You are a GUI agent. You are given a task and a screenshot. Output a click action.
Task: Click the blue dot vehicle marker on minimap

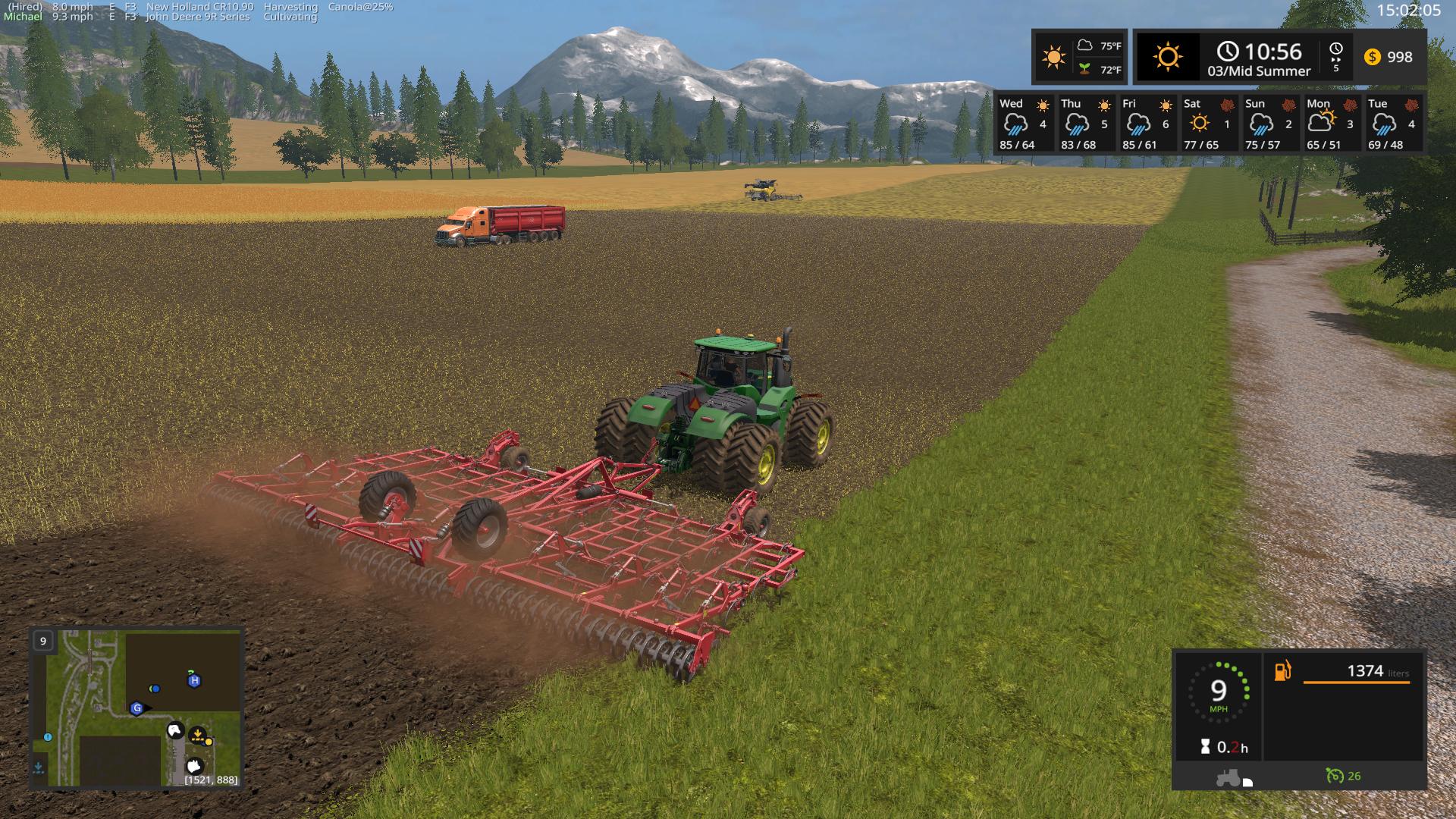click(x=155, y=689)
